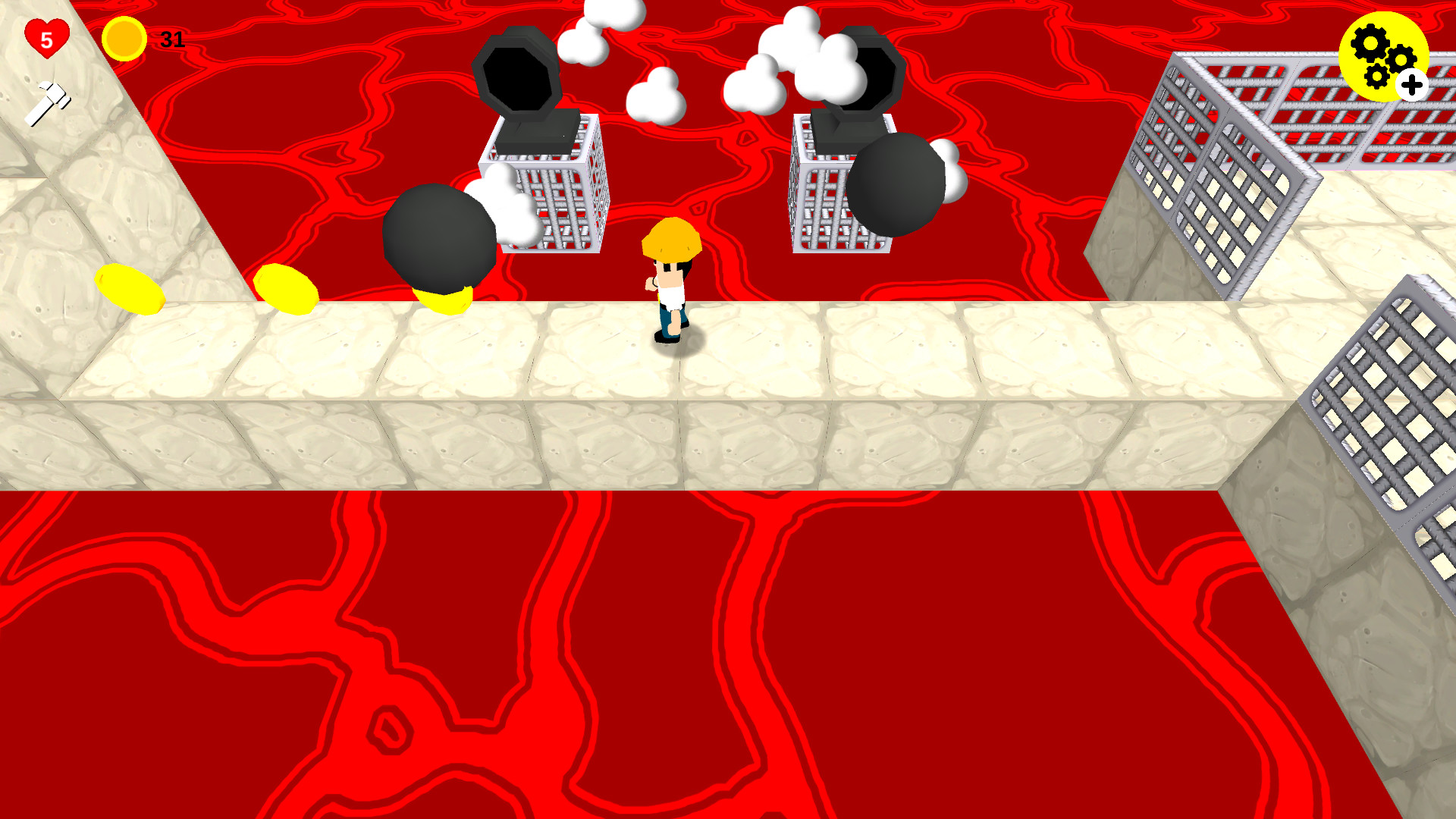This screenshot has width=1456, height=819.
Task: Click the white plus badge on settings
Action: pyautogui.click(x=1412, y=83)
